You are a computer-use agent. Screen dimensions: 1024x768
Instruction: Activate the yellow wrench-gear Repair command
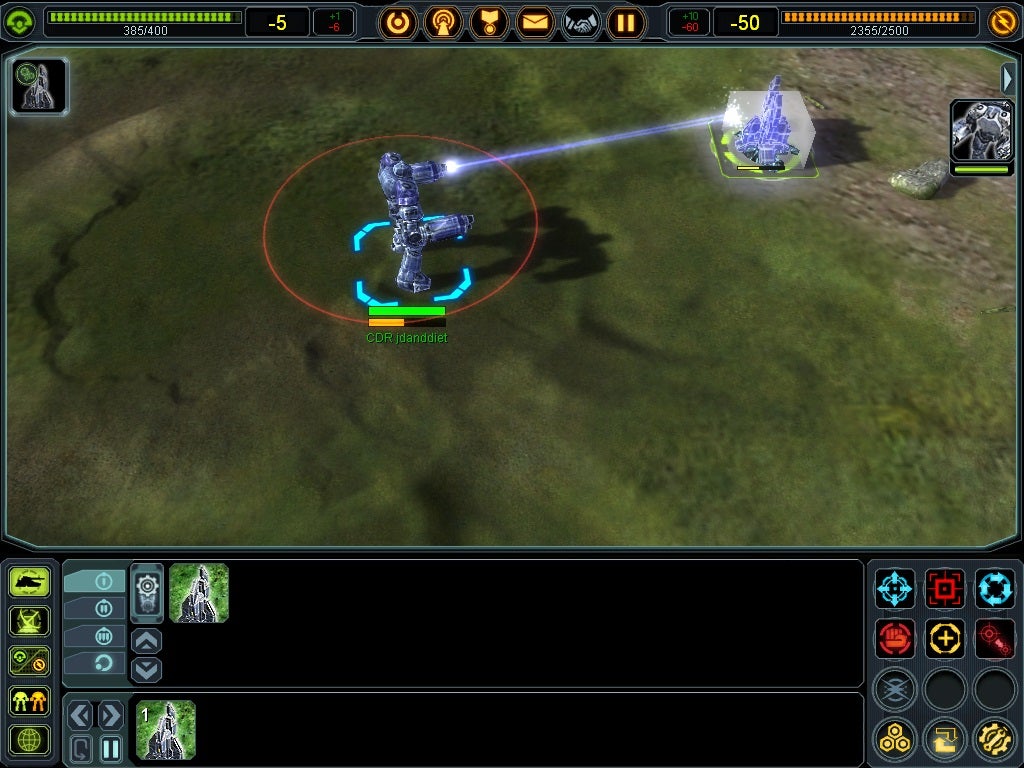tap(995, 739)
